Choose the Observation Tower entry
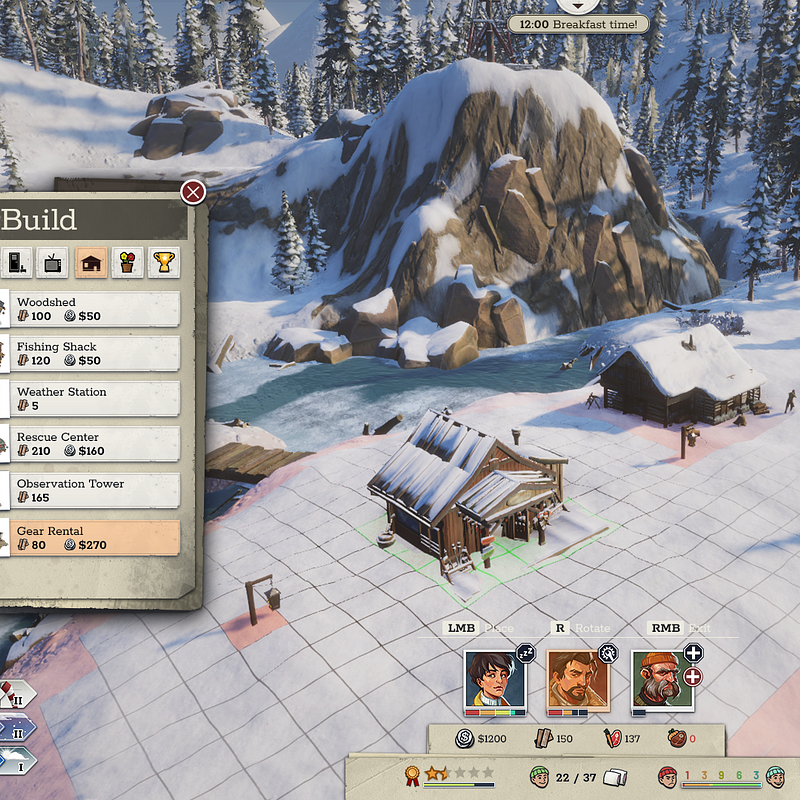Viewport: 800px width, 800px height. (x=97, y=490)
